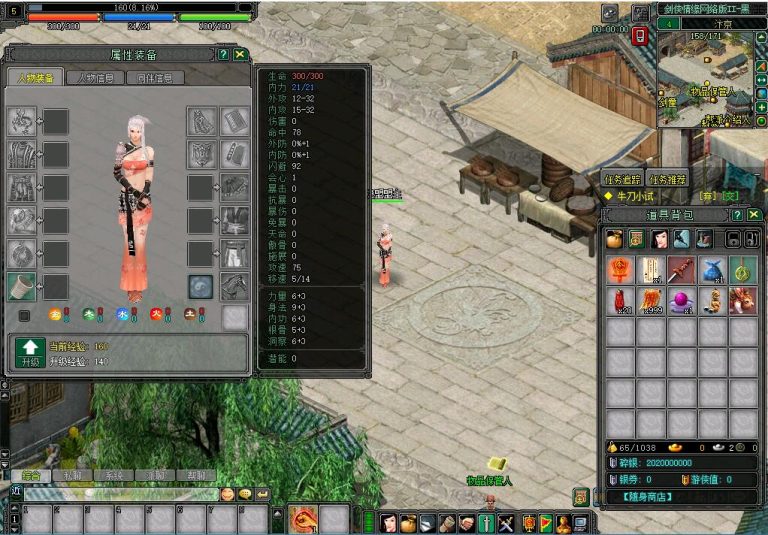Open the 同伴信息 companion tab

tap(155, 78)
